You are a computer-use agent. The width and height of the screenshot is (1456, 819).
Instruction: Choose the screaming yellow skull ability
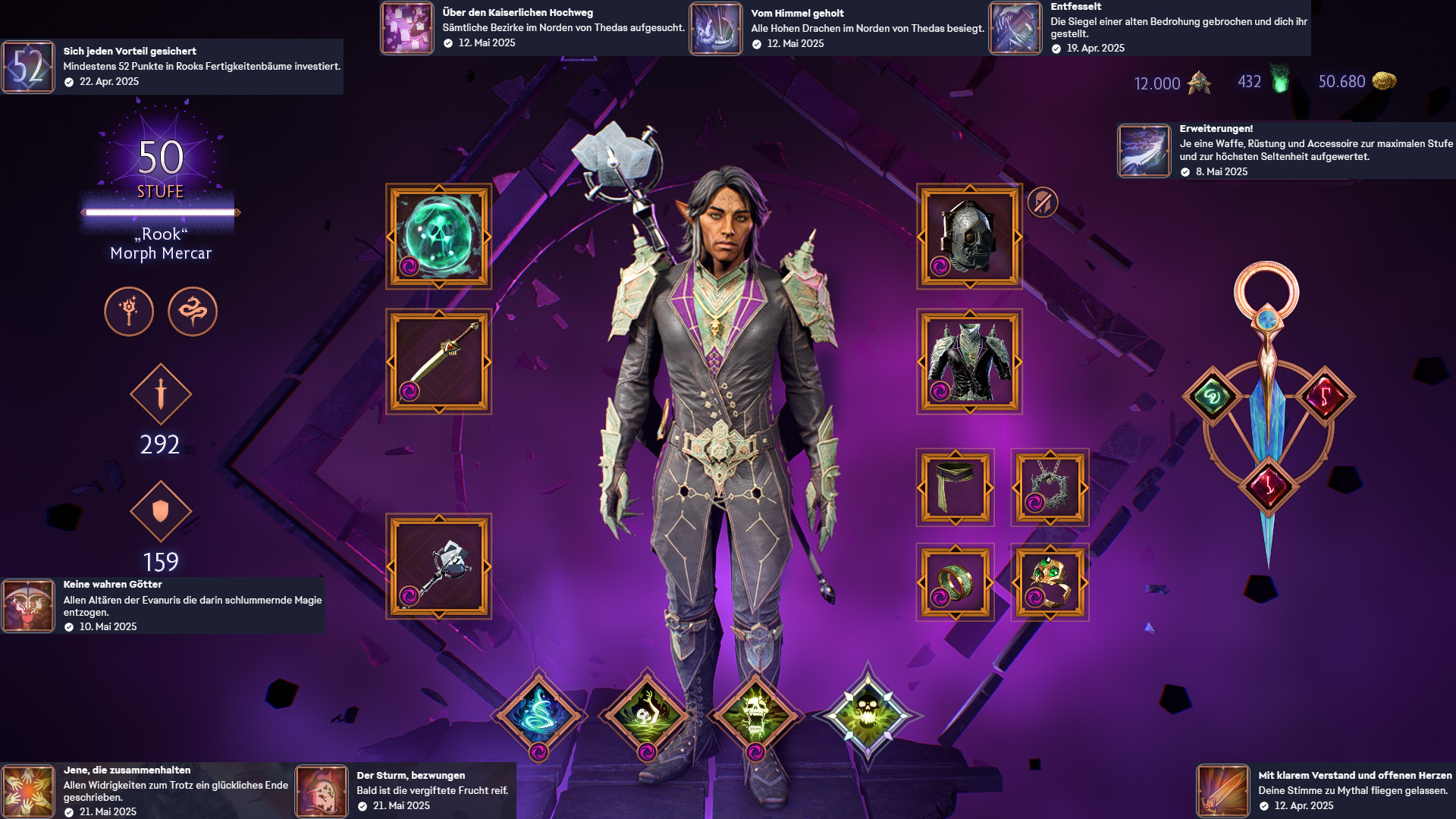tap(755, 714)
